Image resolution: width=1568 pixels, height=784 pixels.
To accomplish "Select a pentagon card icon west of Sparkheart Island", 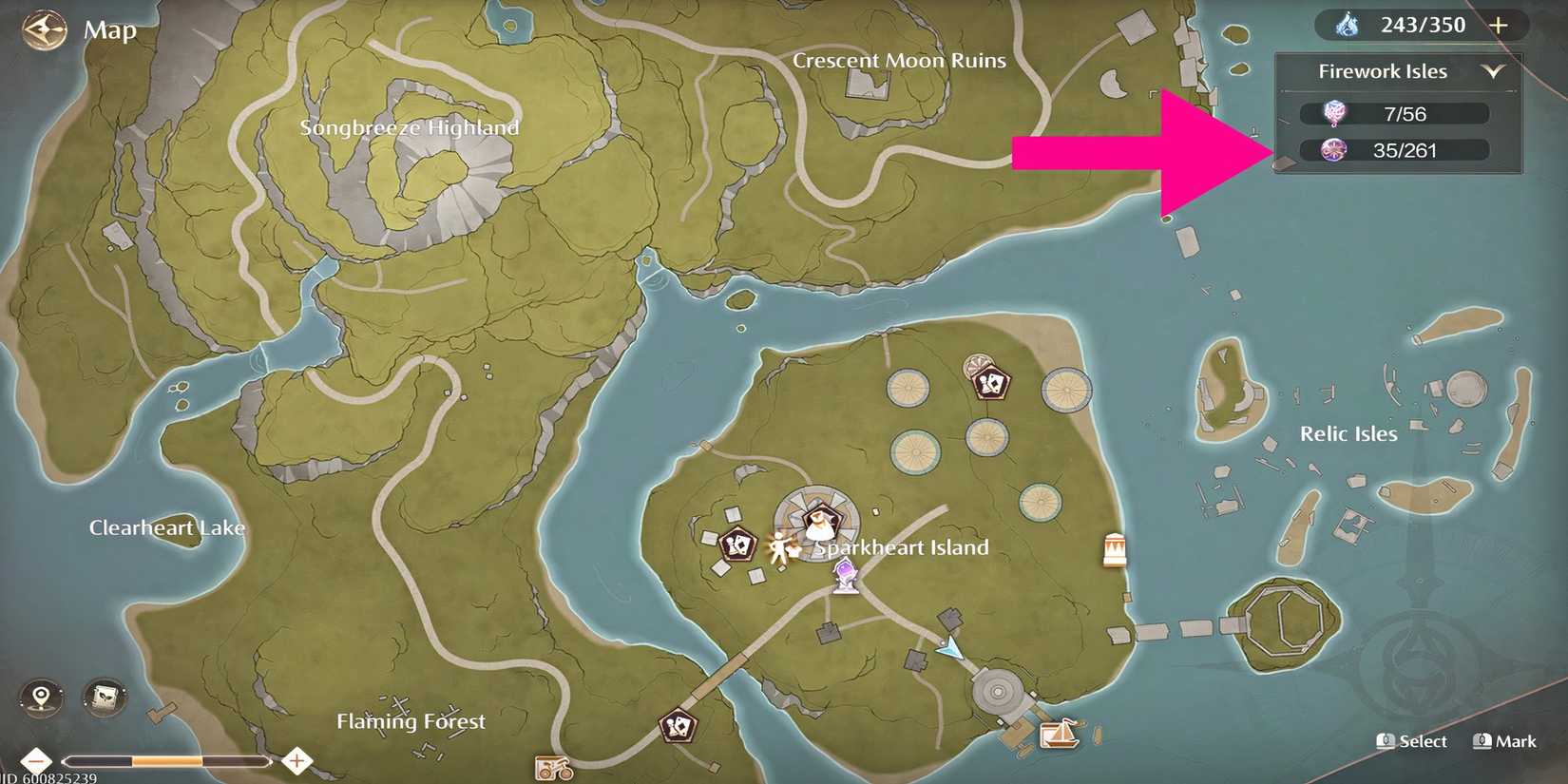I will click(736, 544).
